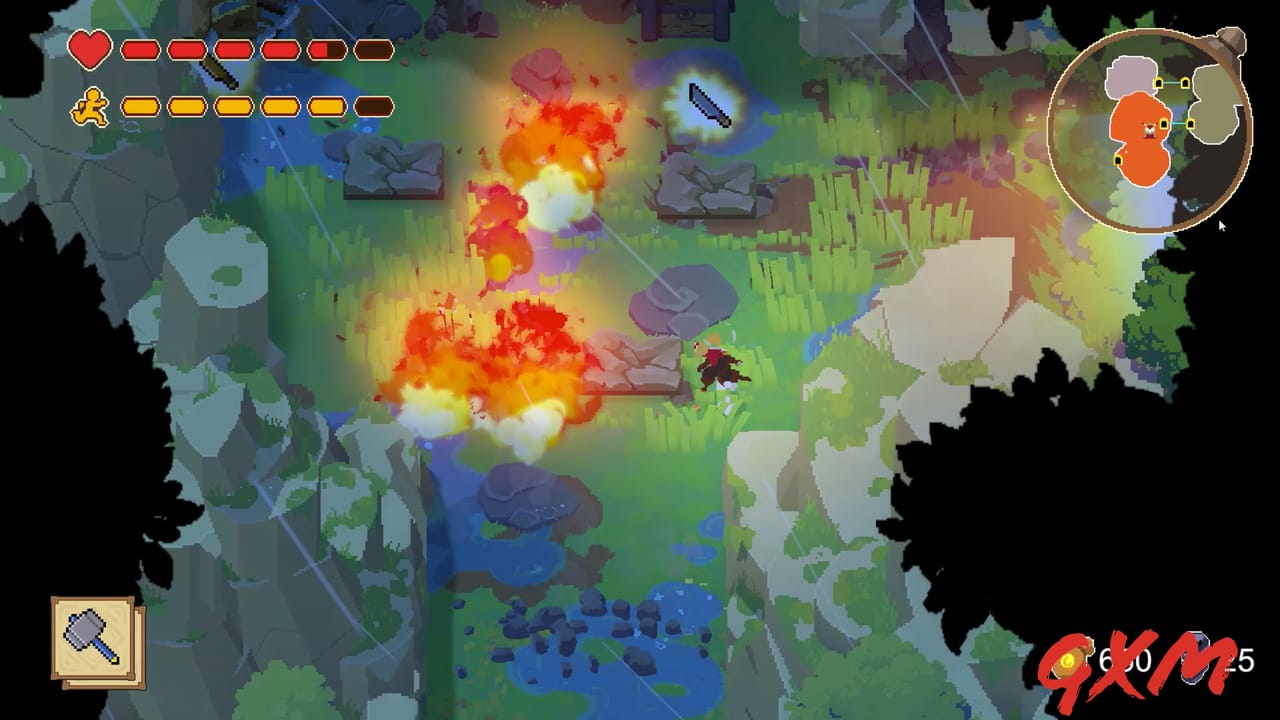Click the 600 coin counter
Viewport: 1280px width, 720px height.
[1126, 660]
